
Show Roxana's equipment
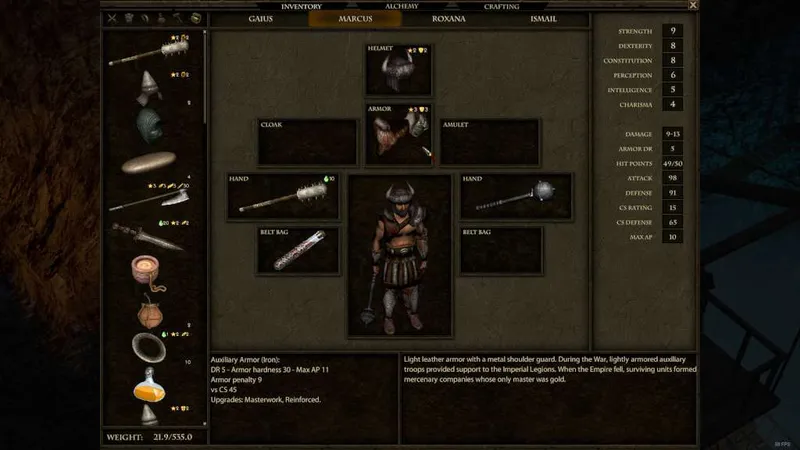point(447,18)
